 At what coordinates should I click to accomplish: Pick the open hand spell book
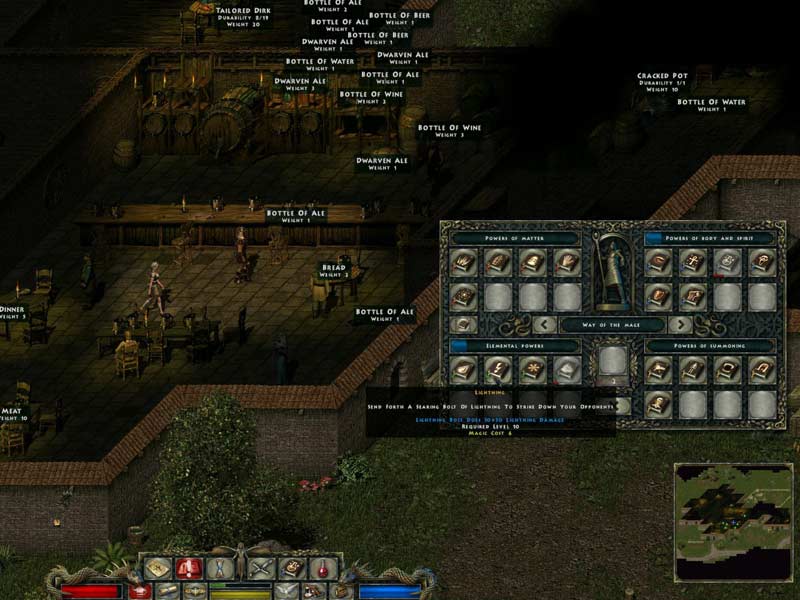click(567, 263)
